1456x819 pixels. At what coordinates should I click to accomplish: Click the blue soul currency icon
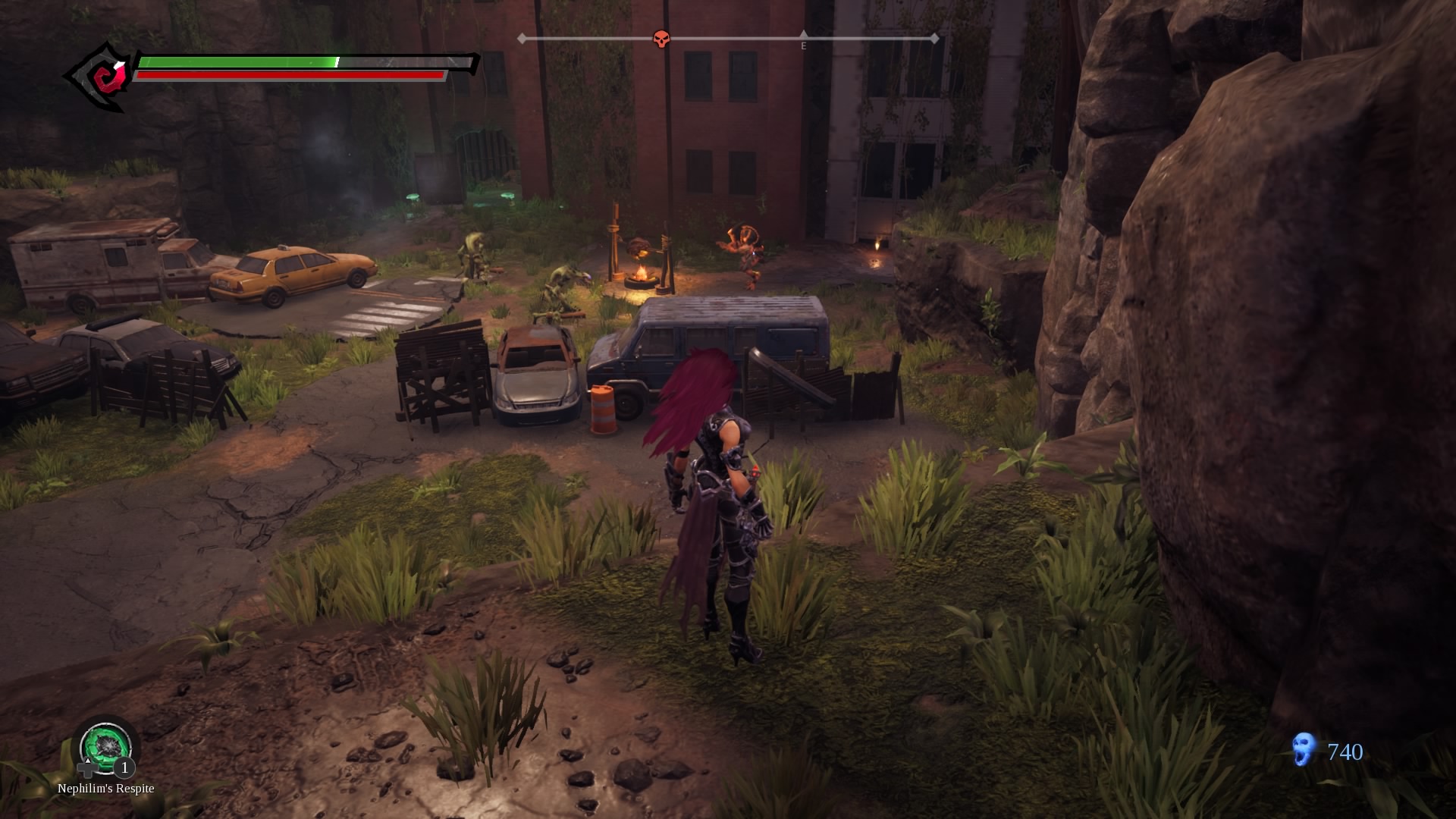(x=1304, y=750)
